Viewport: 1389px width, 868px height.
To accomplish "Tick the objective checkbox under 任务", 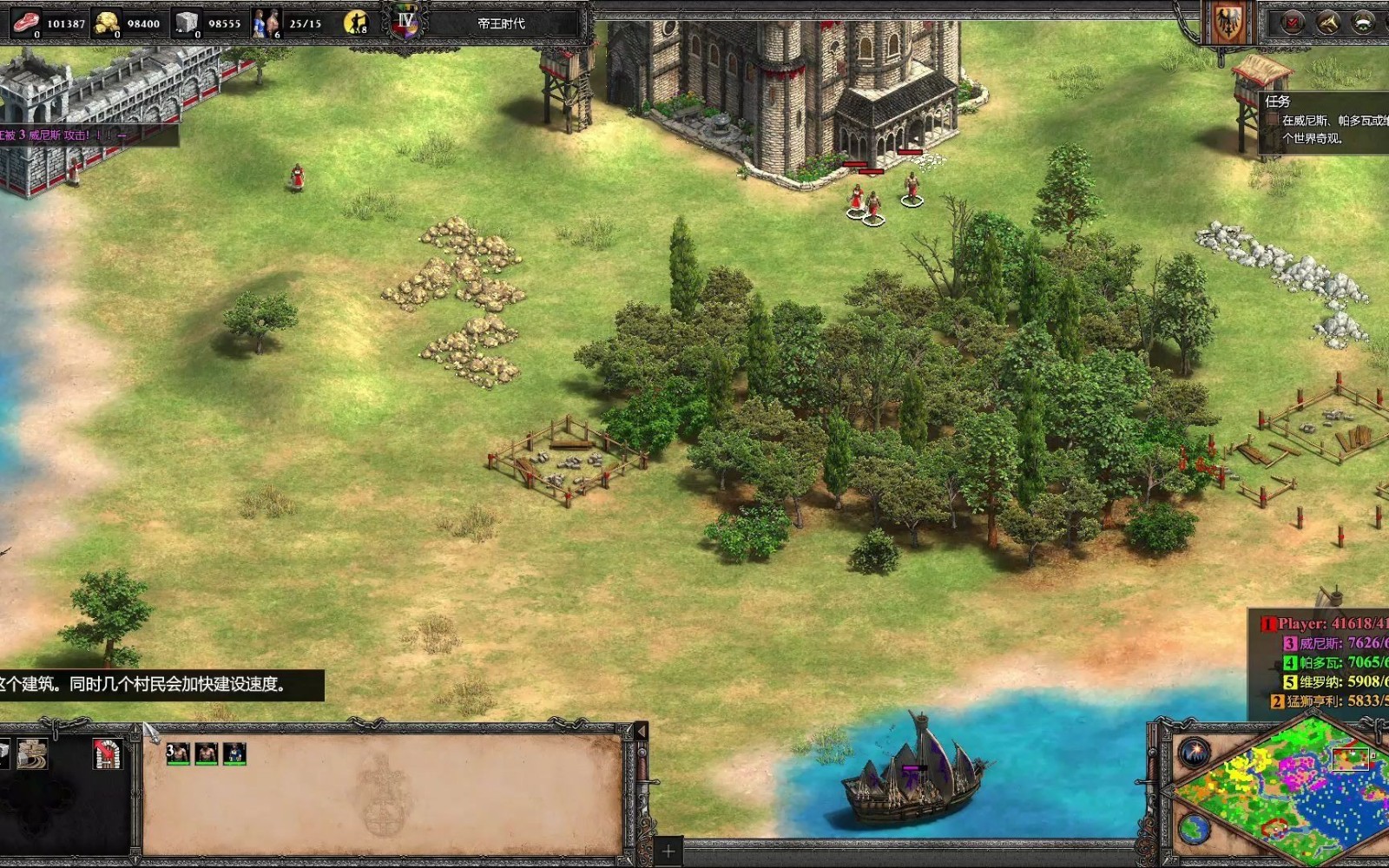I will [1273, 121].
